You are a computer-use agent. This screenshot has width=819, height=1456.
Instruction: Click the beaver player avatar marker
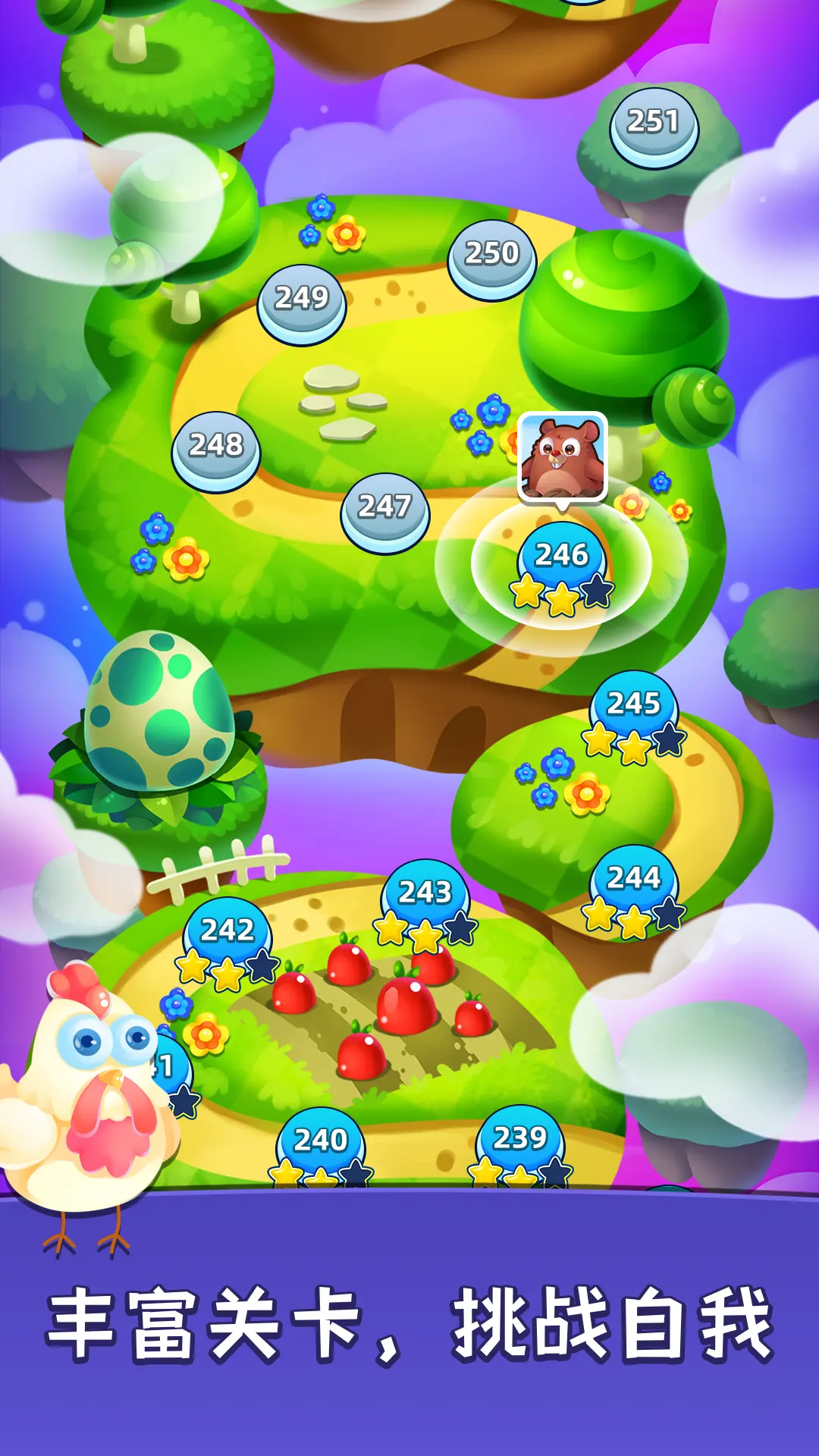coord(562,456)
